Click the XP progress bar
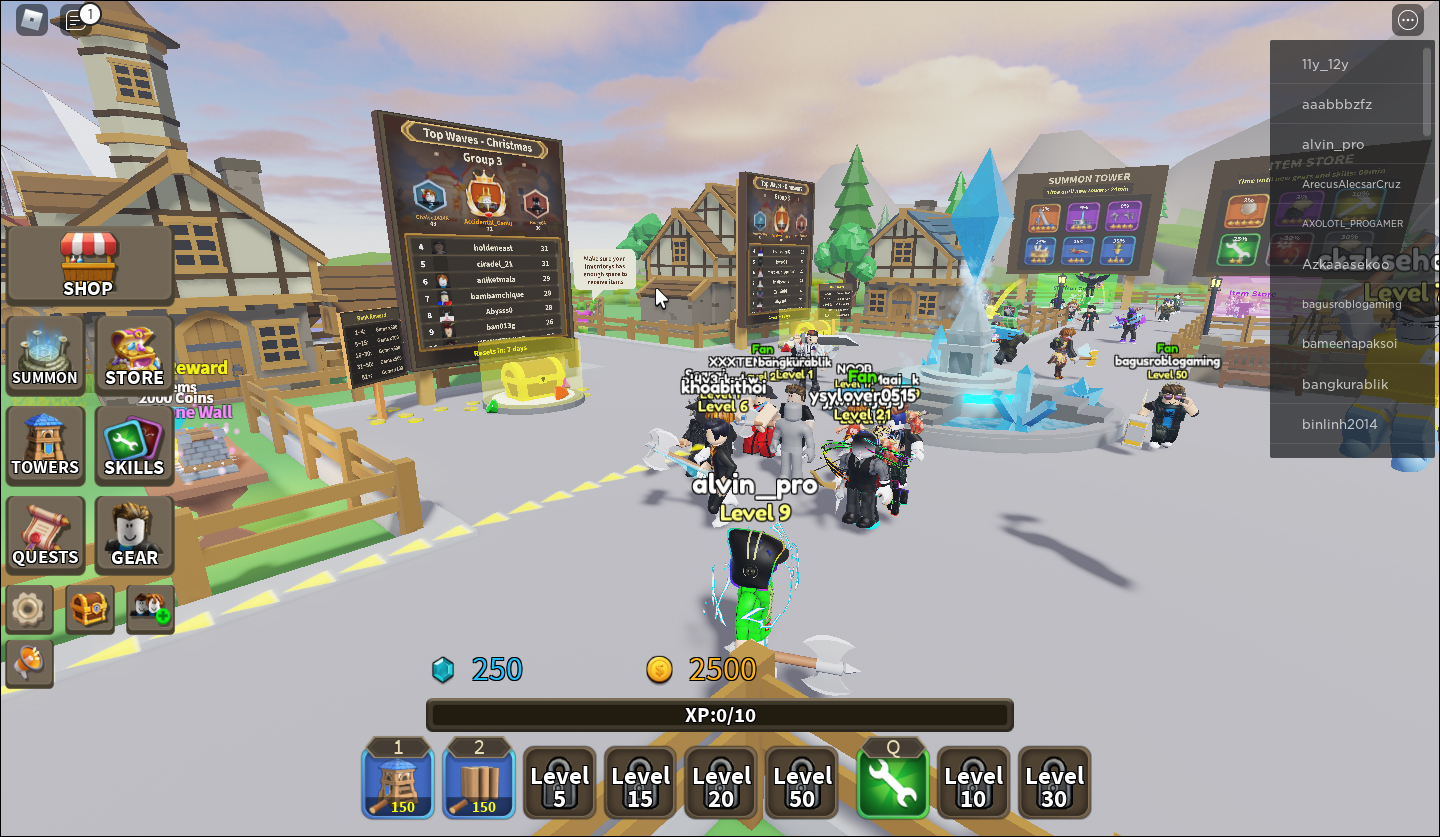Screen dimensions: 1440x837 pyautogui.click(x=719, y=714)
